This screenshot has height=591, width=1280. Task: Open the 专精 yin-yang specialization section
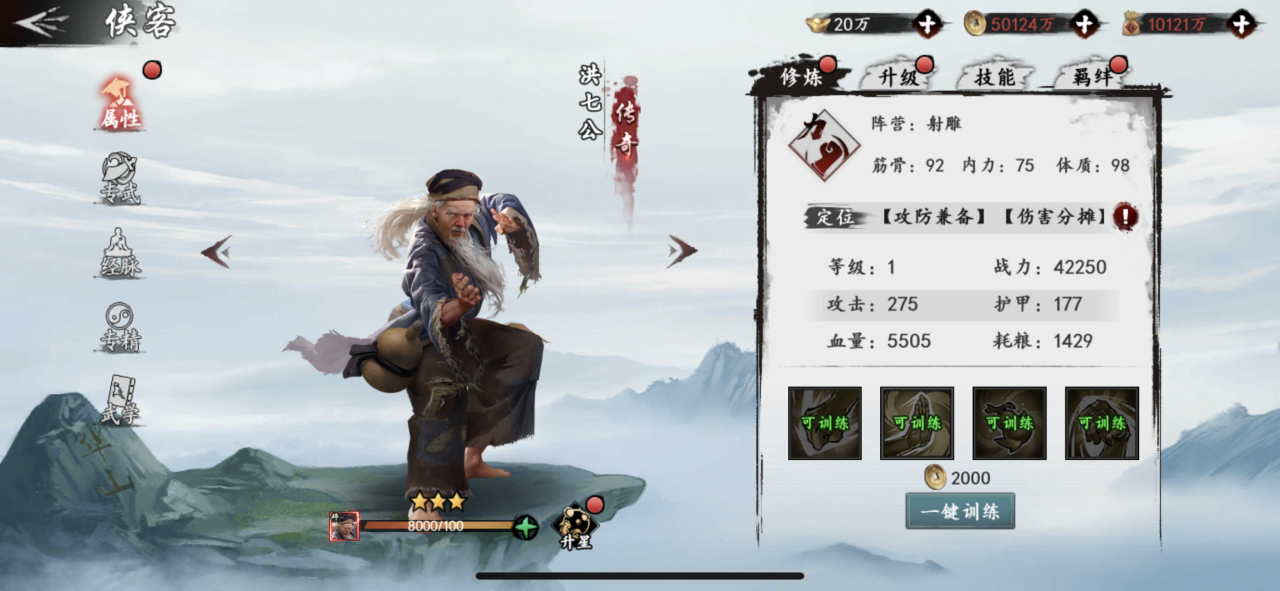pos(121,327)
